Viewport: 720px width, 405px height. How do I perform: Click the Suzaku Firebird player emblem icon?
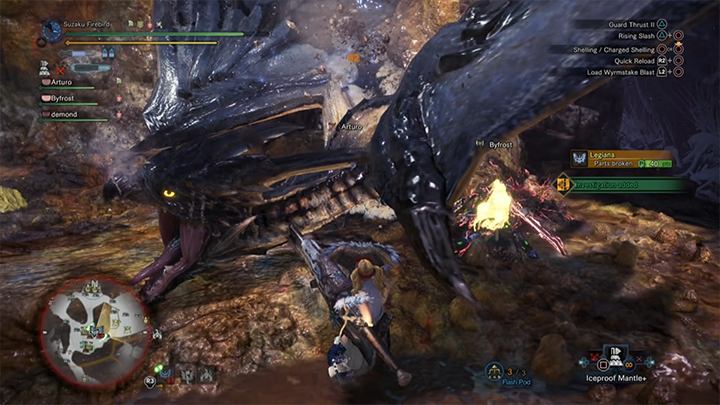tap(52, 32)
